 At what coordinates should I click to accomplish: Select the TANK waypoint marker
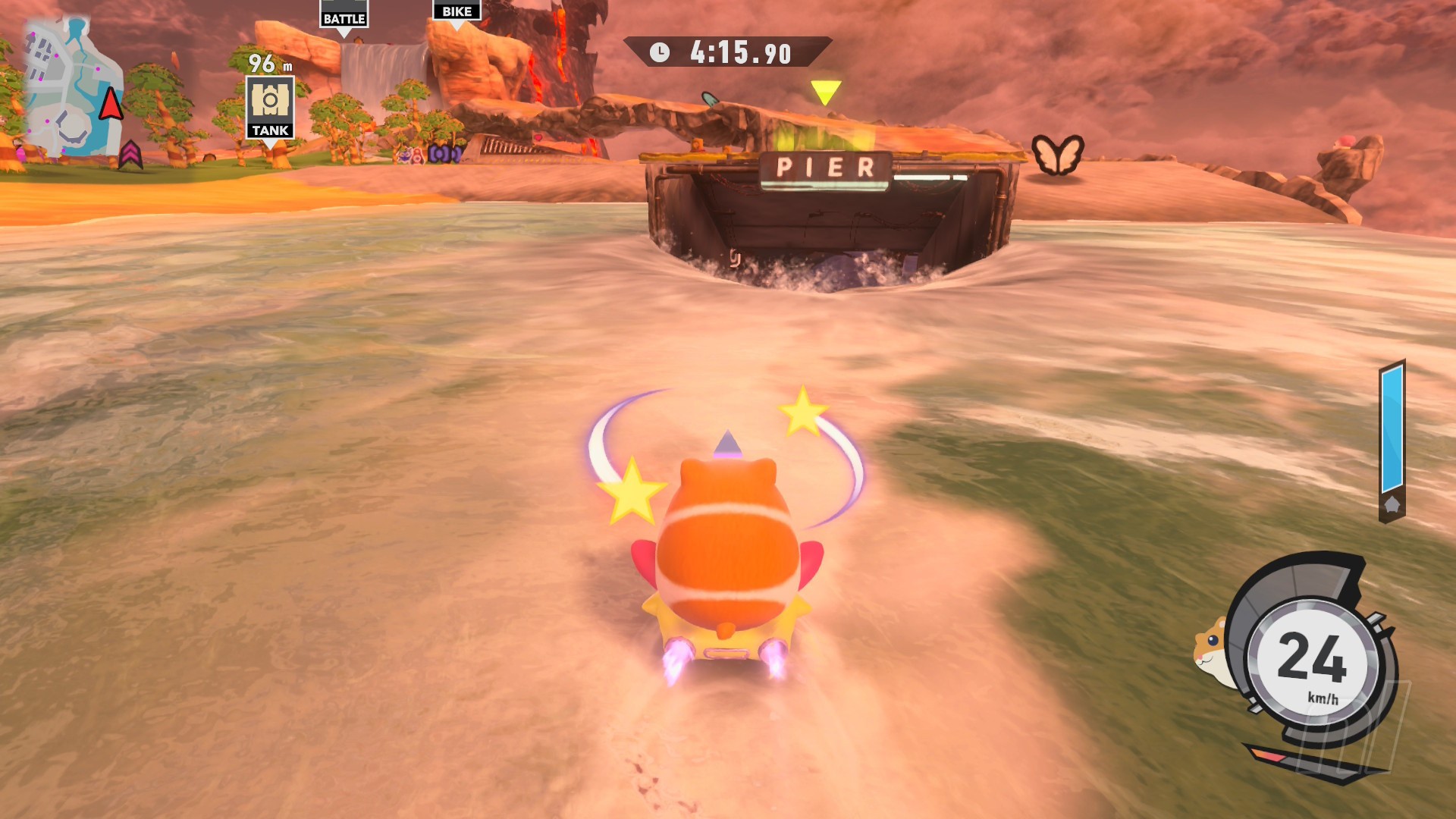(270, 107)
